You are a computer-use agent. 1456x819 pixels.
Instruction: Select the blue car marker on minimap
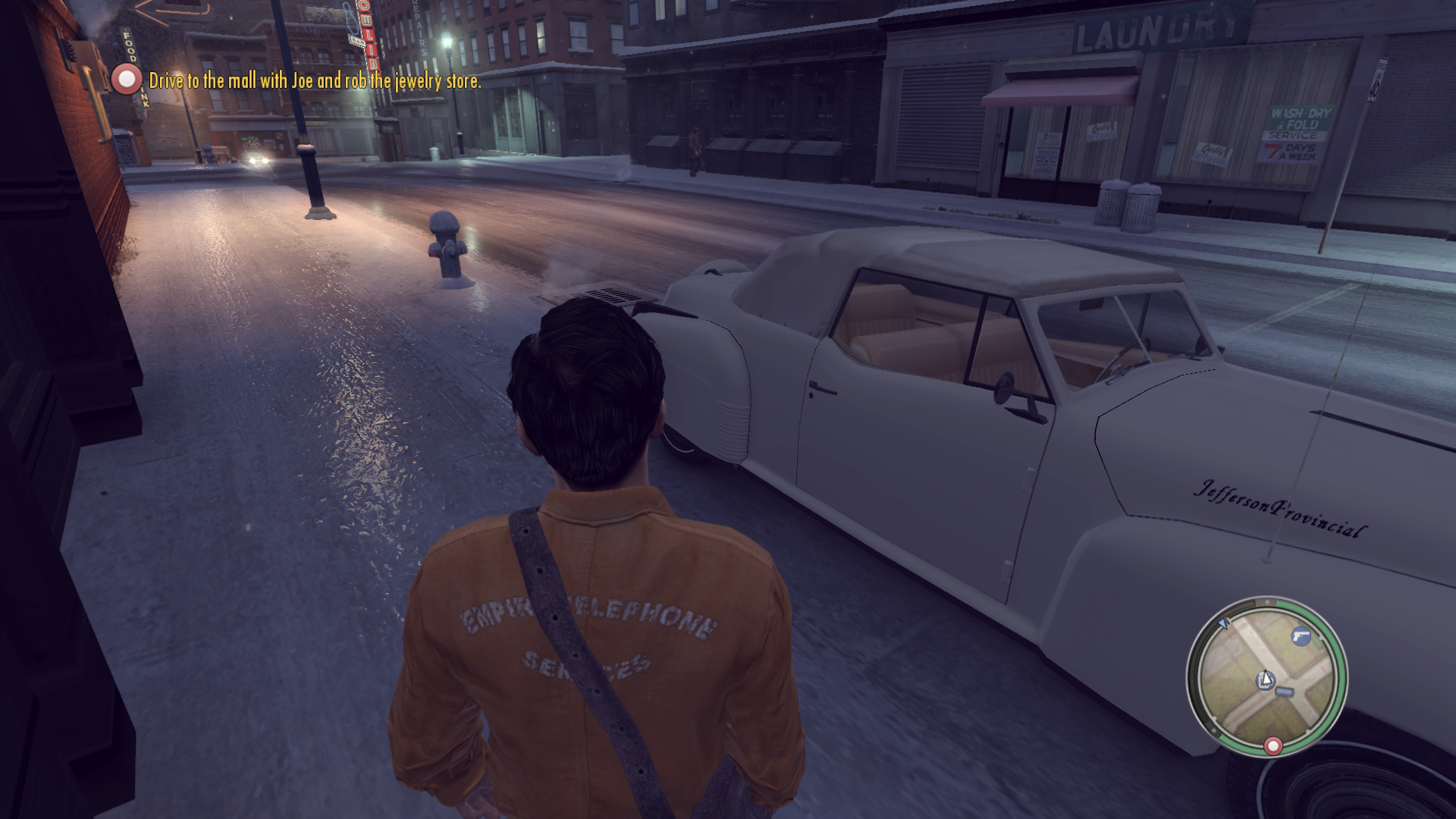[1285, 691]
